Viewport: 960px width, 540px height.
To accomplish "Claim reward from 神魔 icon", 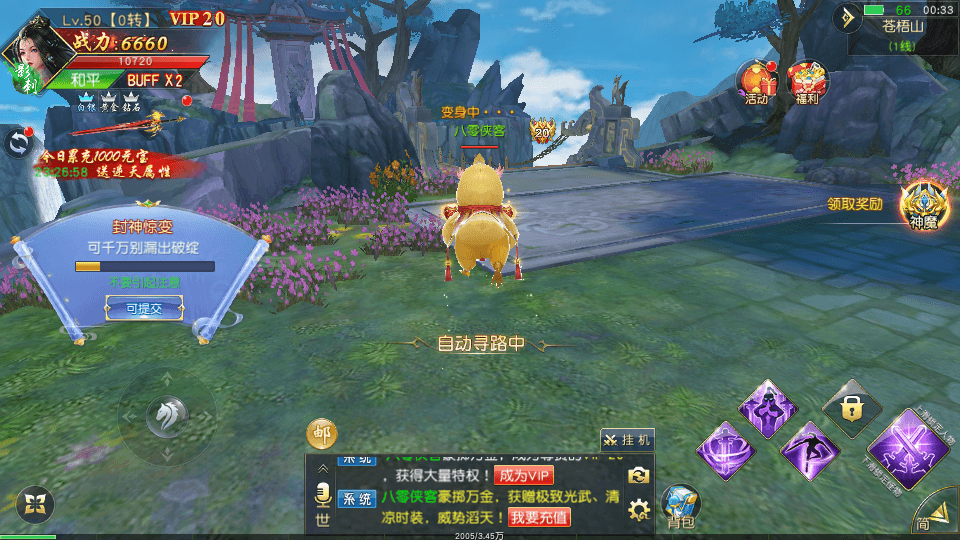I will [x=922, y=206].
